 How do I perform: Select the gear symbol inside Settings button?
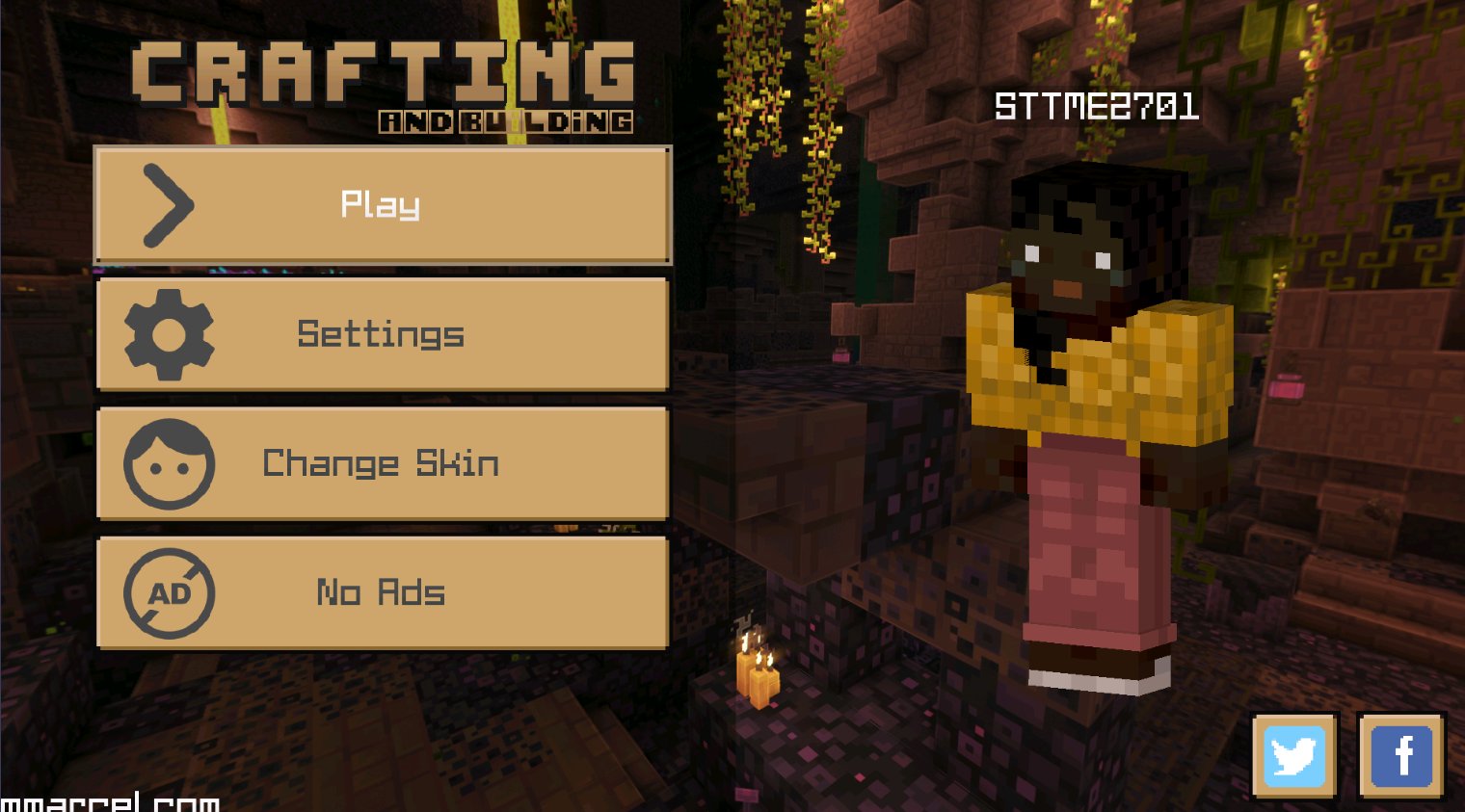click(x=168, y=334)
